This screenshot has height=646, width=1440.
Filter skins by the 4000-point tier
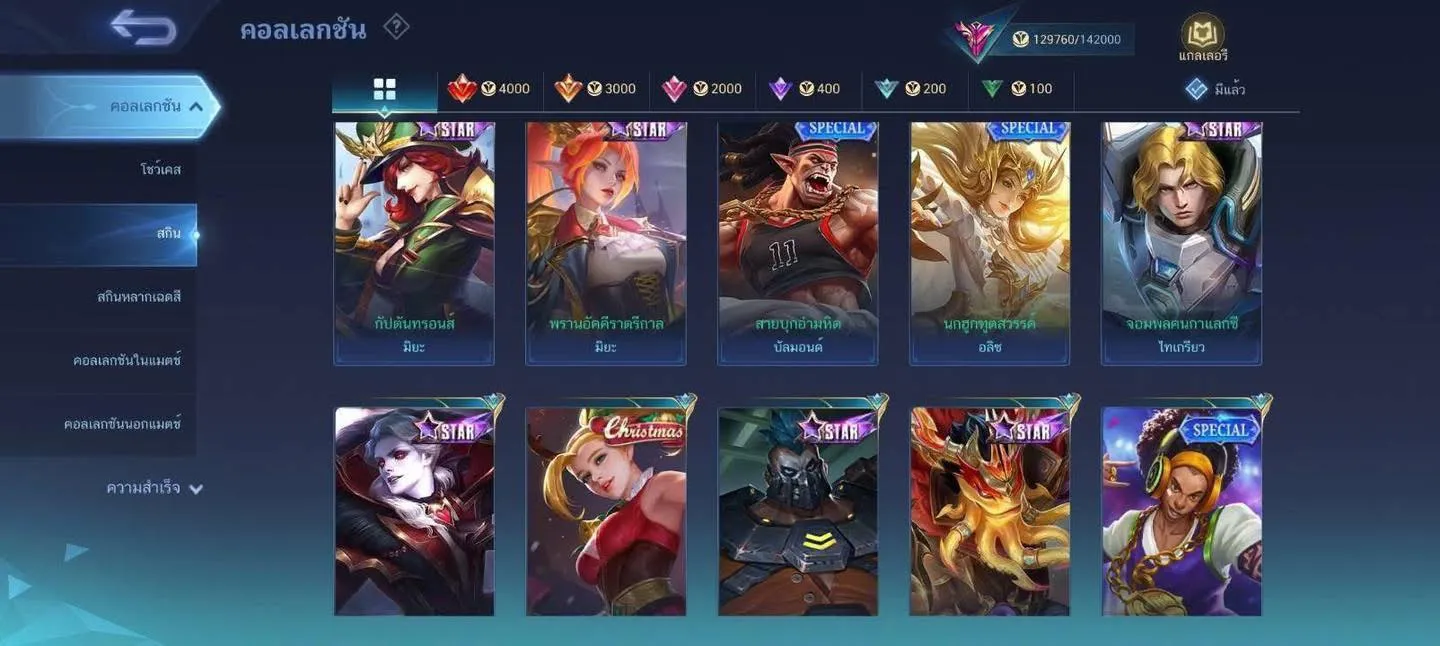click(x=490, y=89)
